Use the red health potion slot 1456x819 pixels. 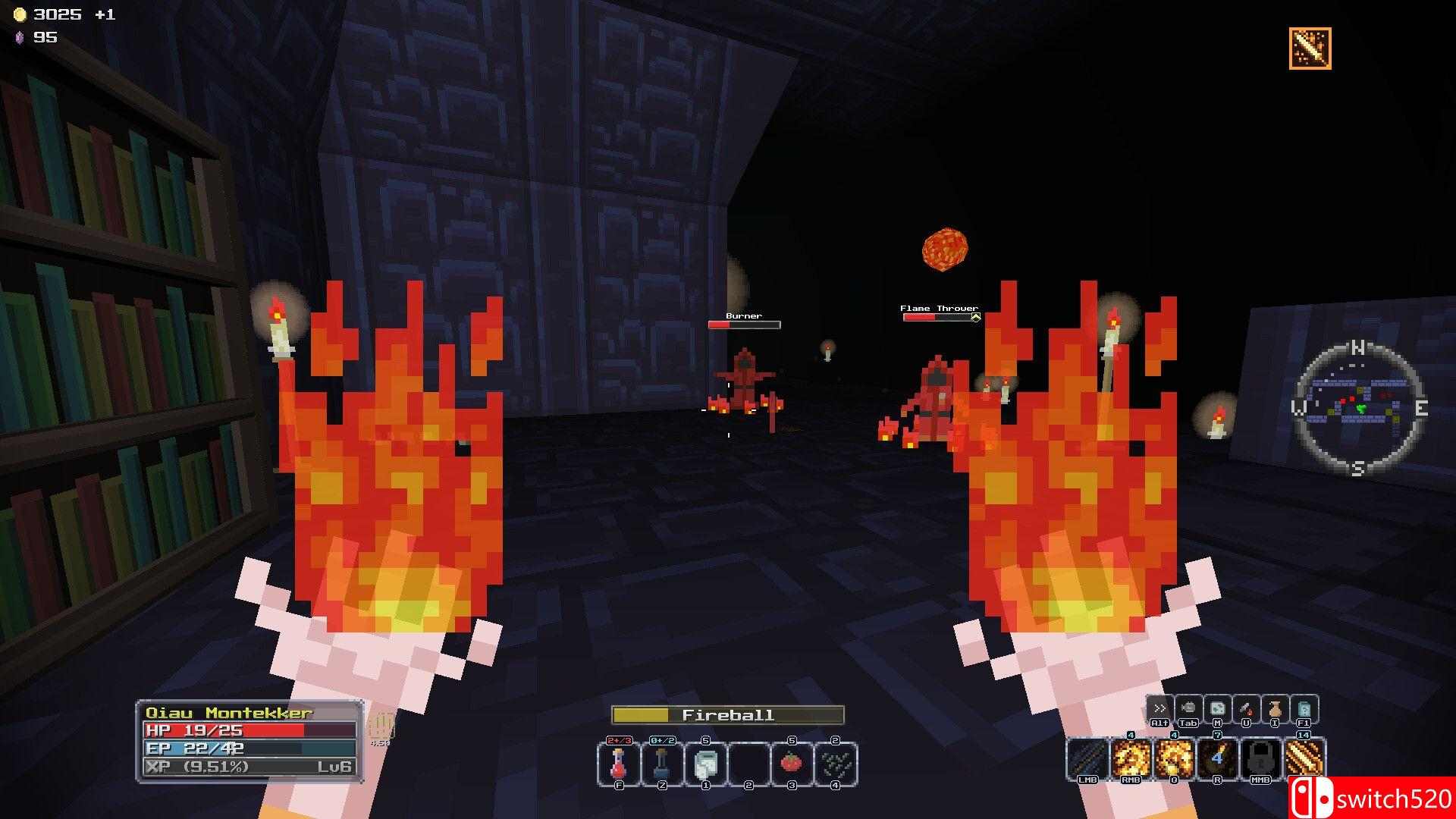click(619, 763)
